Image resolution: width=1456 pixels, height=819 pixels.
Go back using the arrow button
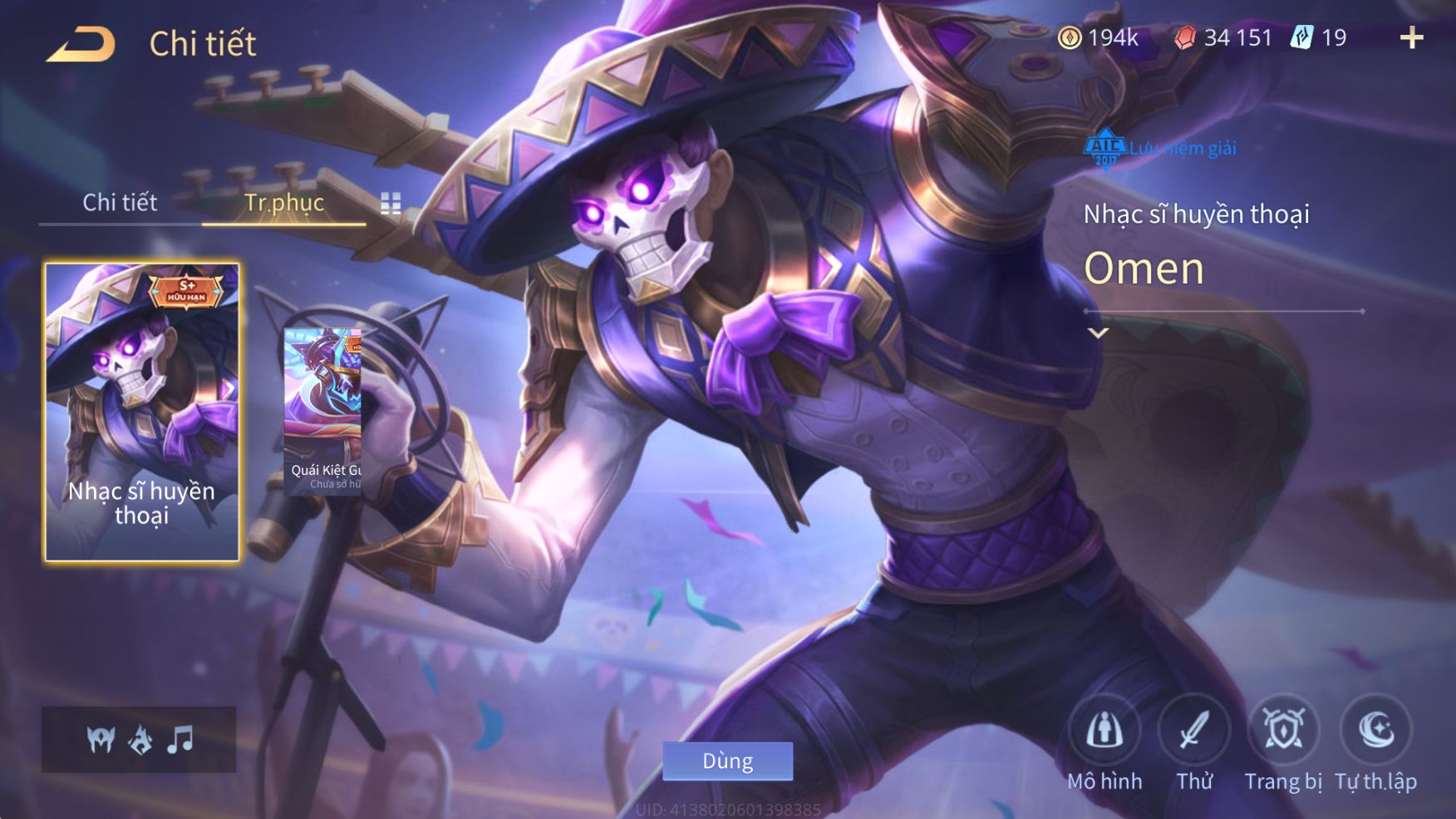81,44
